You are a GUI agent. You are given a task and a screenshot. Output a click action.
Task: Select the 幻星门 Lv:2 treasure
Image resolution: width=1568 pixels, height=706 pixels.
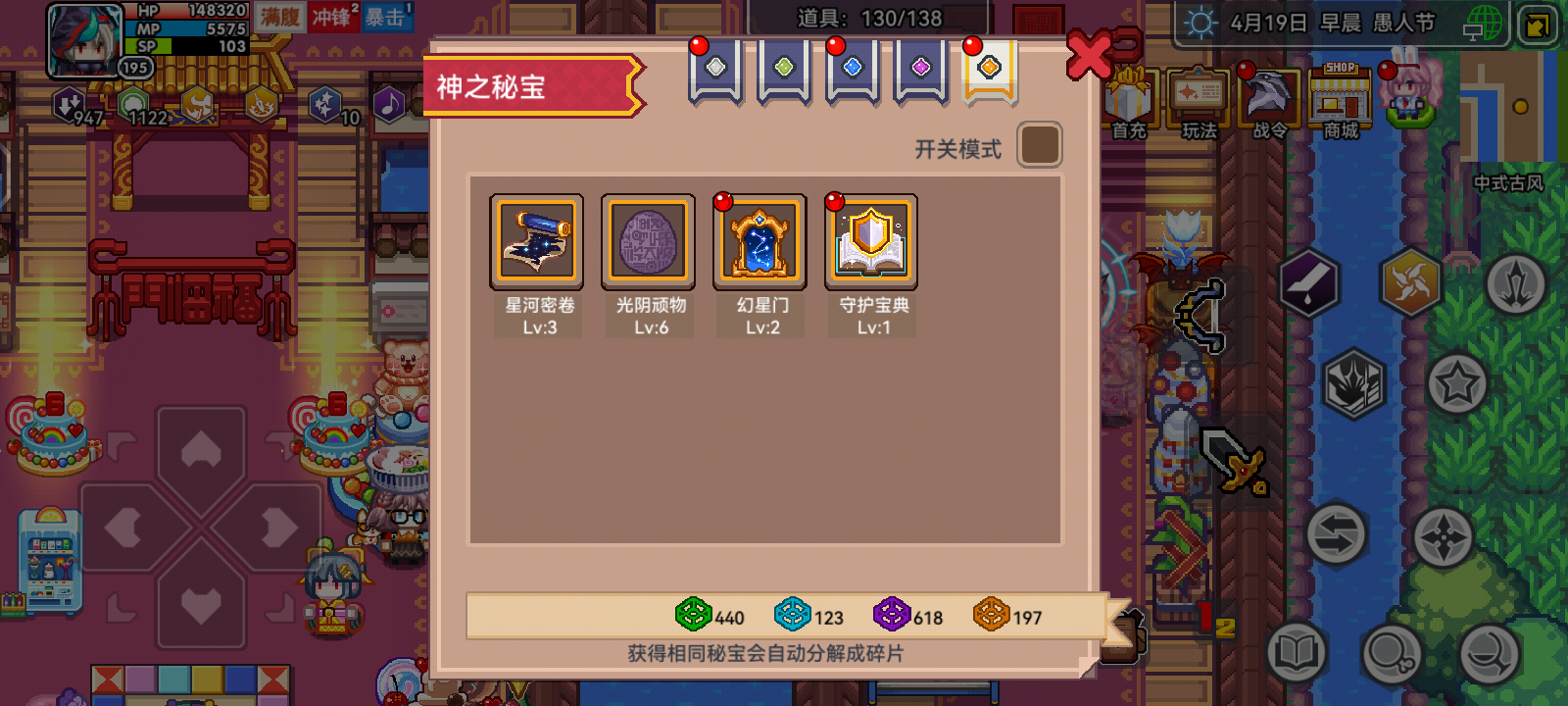(760, 241)
